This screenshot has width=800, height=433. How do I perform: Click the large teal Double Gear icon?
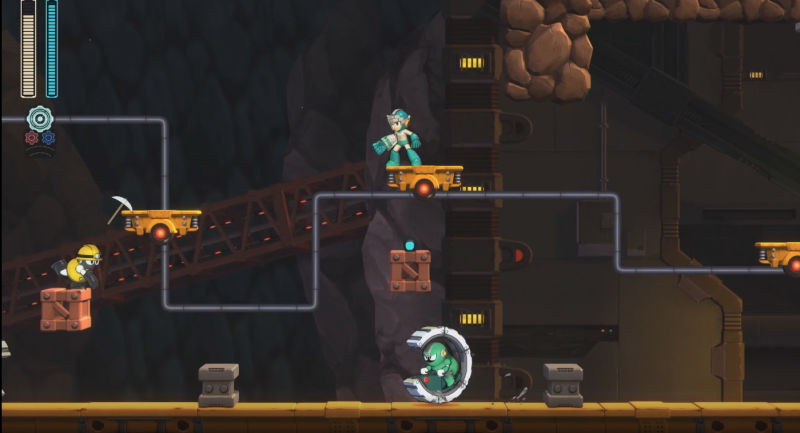tap(40, 118)
